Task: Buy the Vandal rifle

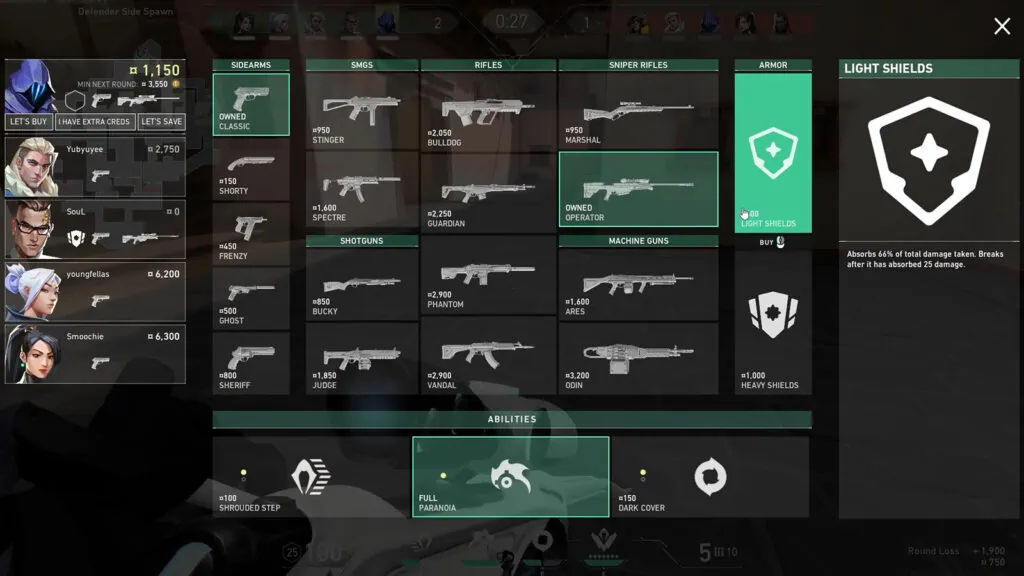Action: point(488,355)
